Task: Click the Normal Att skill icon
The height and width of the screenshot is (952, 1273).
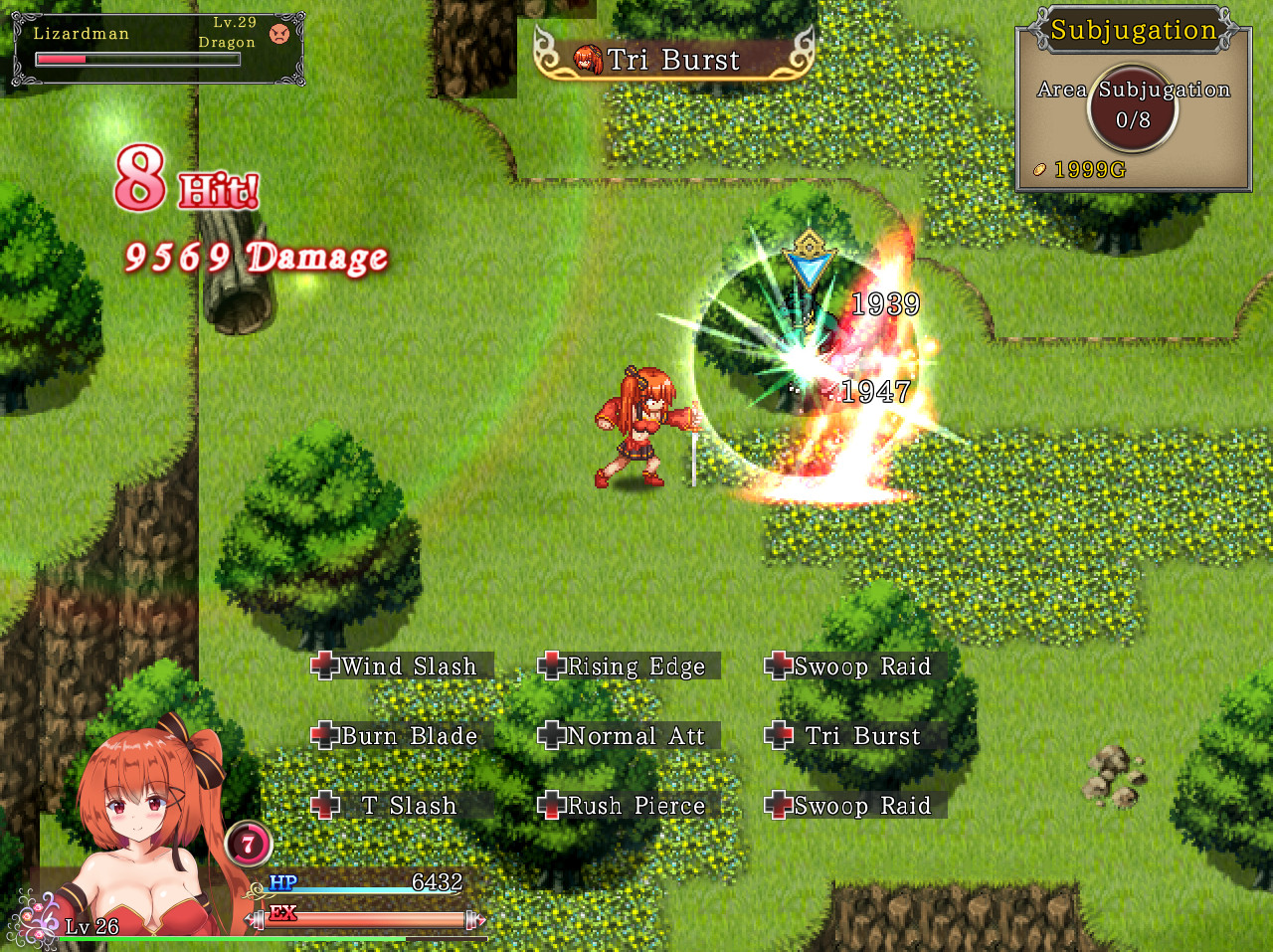Action: tap(551, 736)
